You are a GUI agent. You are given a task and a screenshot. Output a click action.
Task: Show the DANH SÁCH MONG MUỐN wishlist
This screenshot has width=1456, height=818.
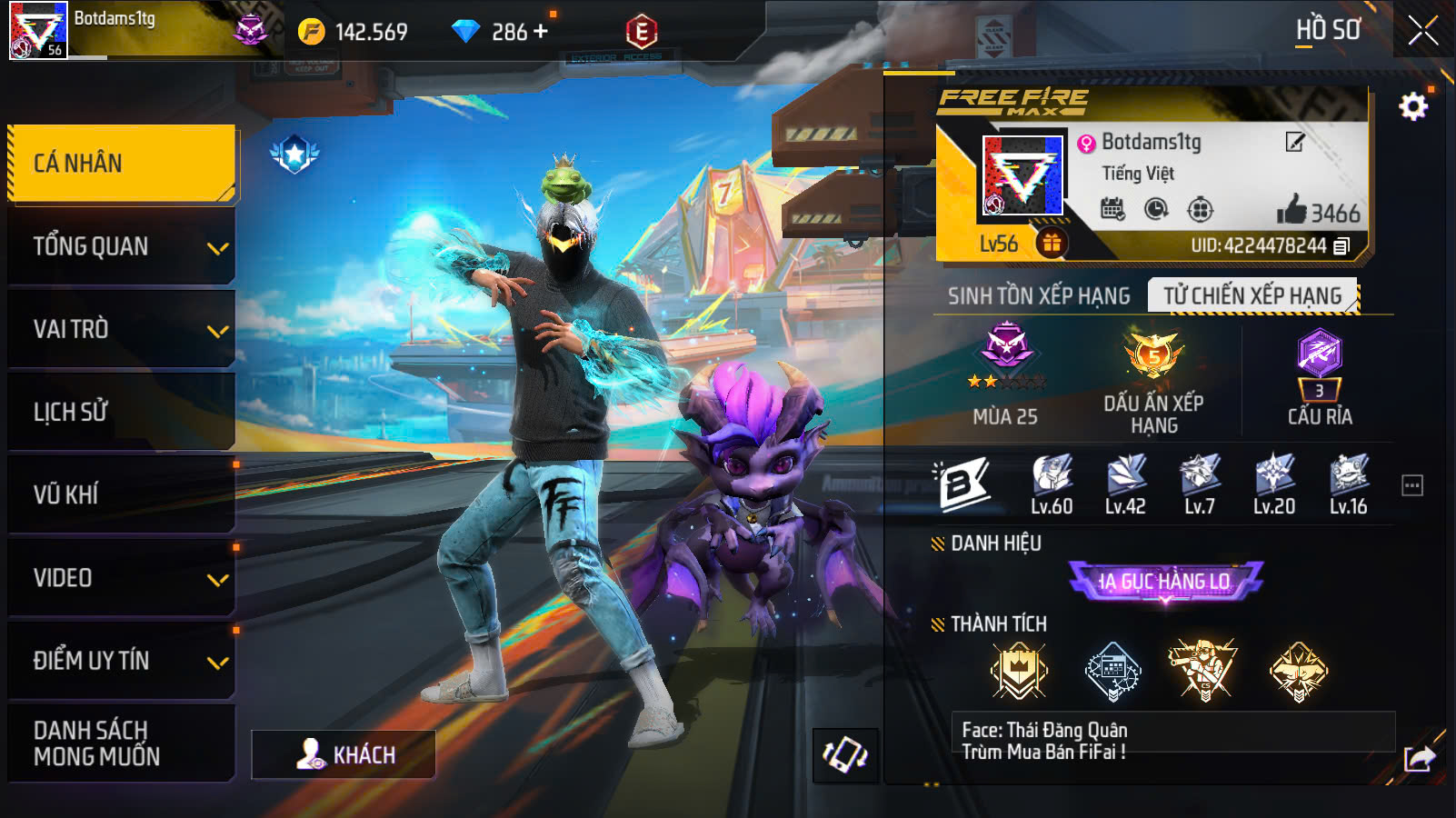point(121,743)
